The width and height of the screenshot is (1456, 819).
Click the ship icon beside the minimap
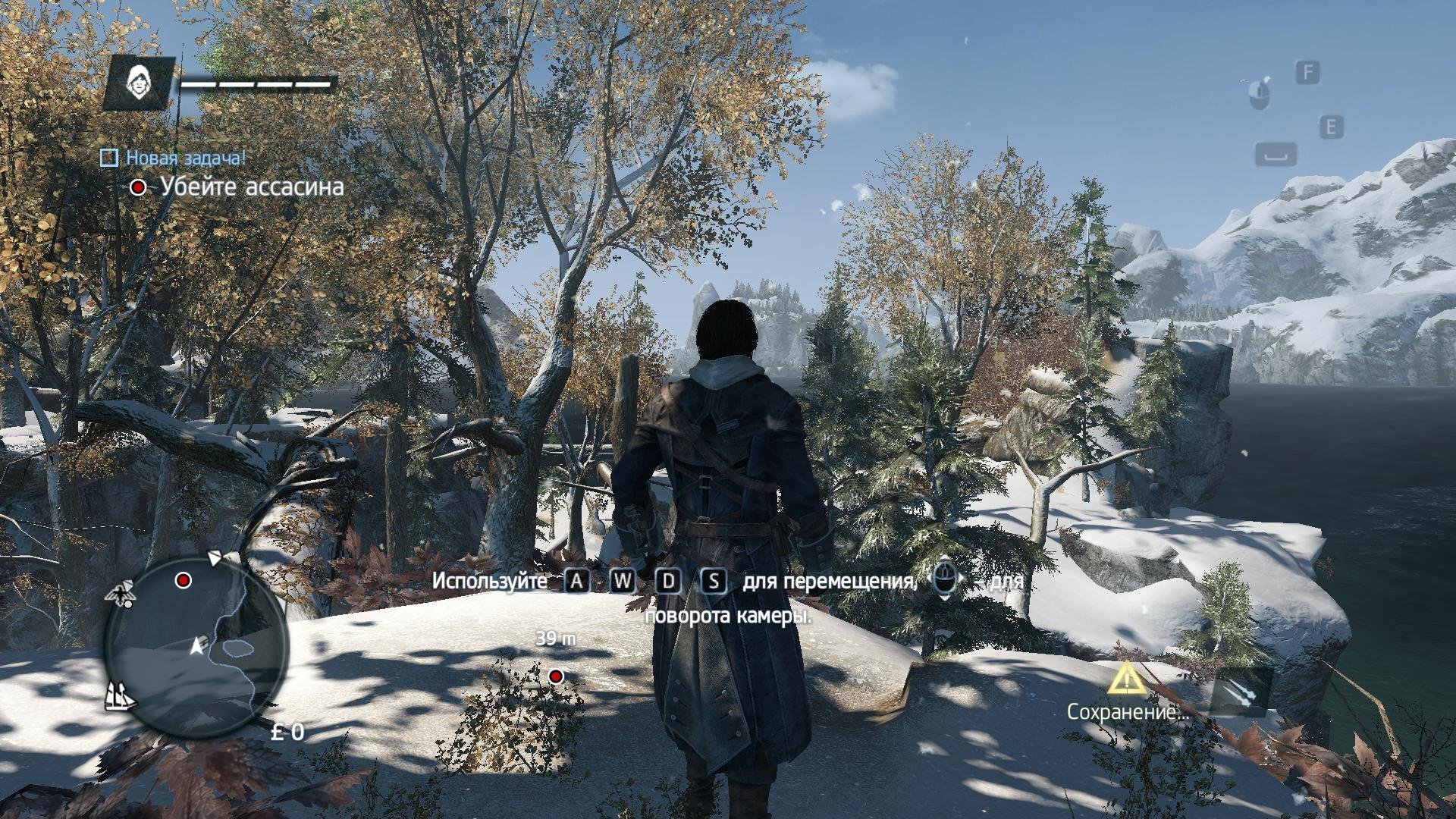coord(120,695)
